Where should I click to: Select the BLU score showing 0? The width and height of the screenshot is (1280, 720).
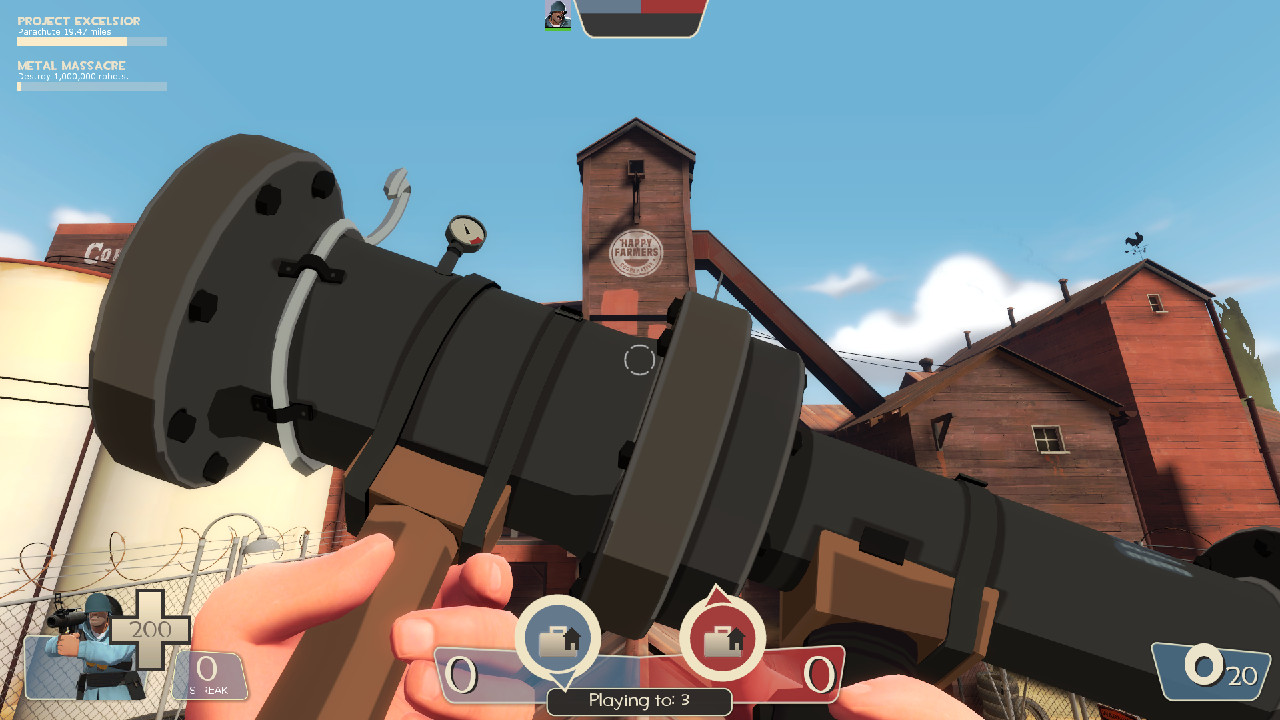coord(461,675)
